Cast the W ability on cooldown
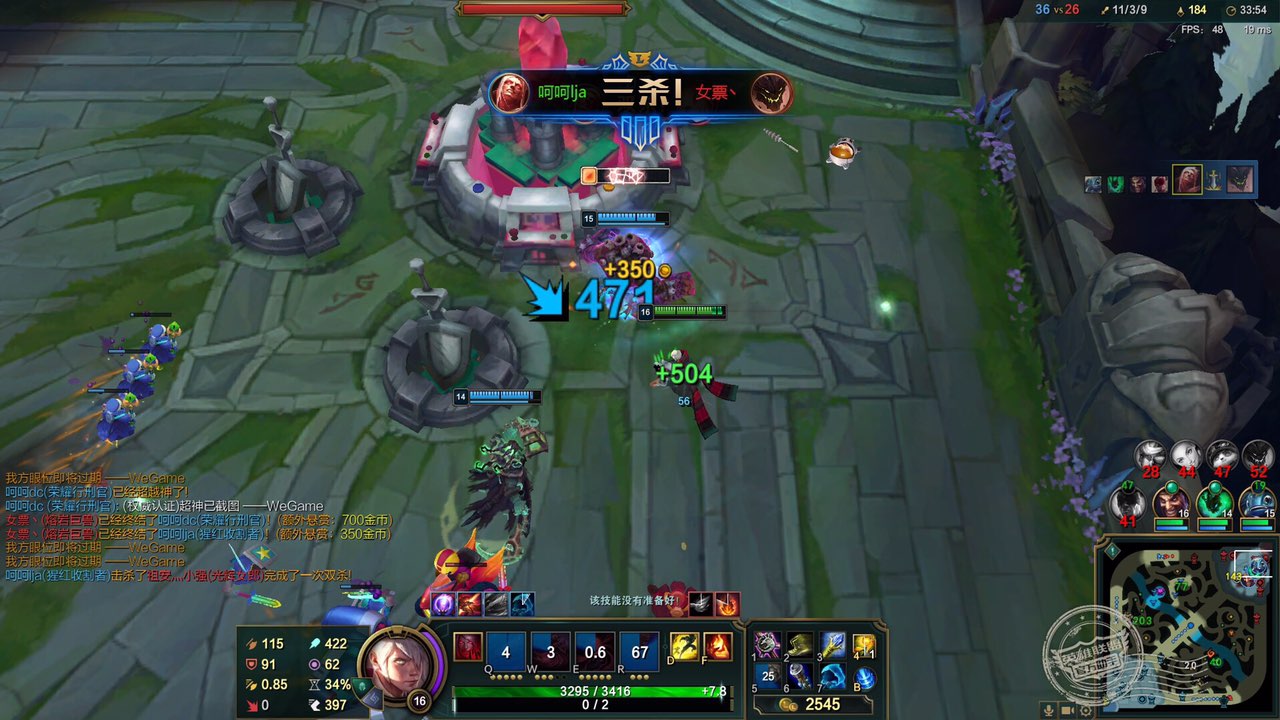This screenshot has height=720, width=1280. 550,649
